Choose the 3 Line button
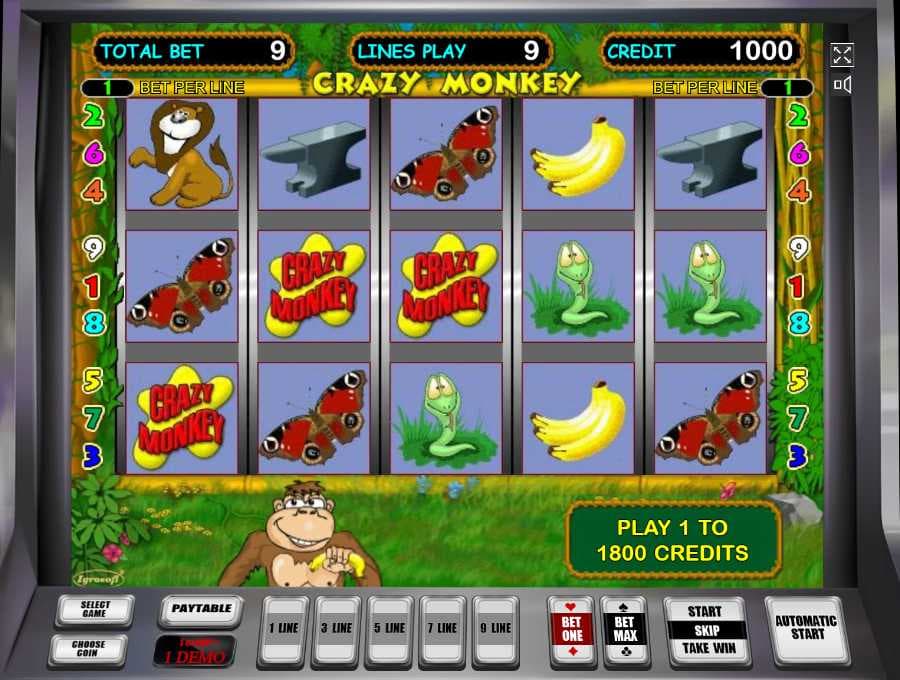This screenshot has width=900, height=680. point(337,629)
